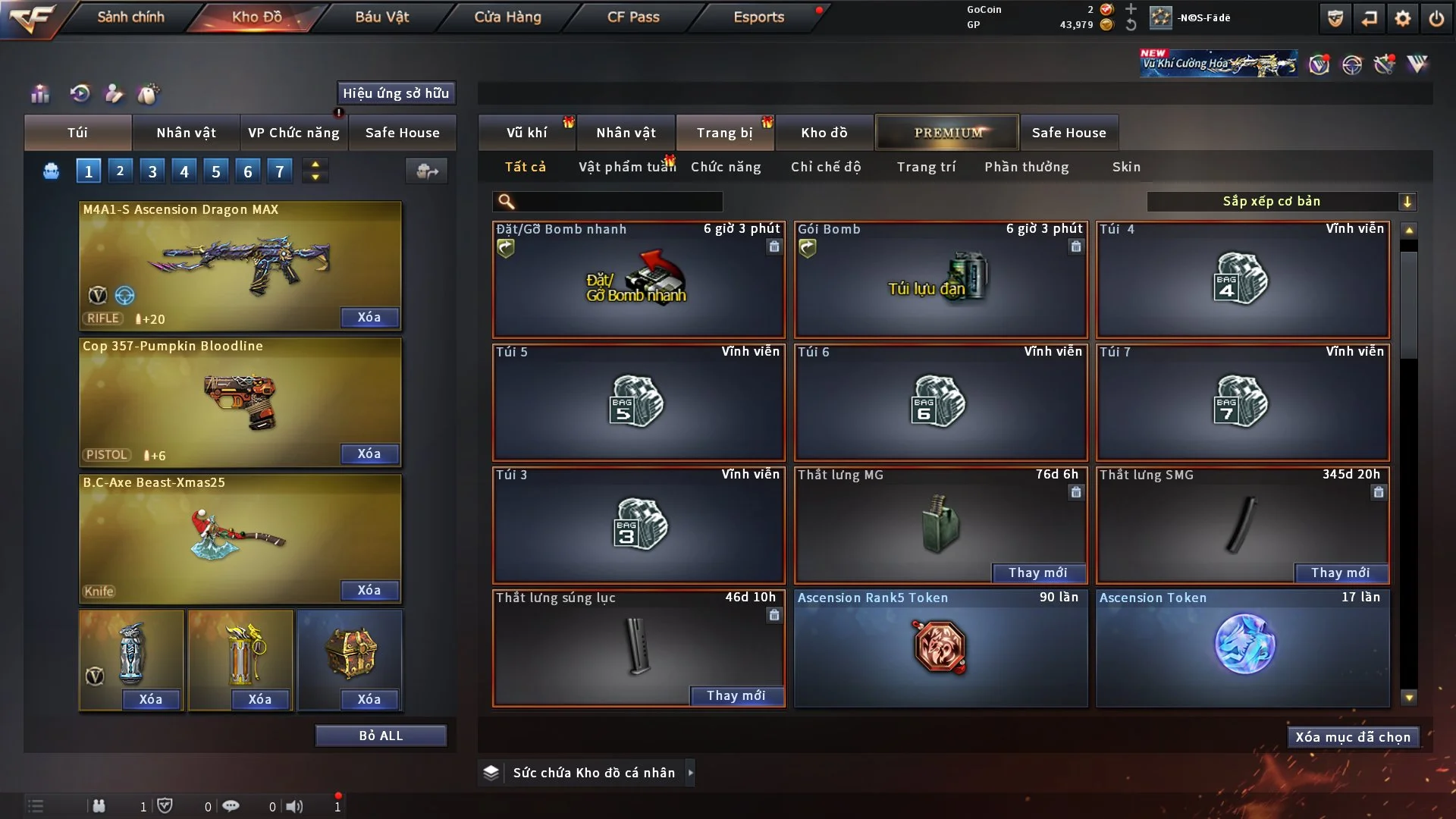Open the Sắp xếp cơ bản sort dropdown

coord(1281,201)
